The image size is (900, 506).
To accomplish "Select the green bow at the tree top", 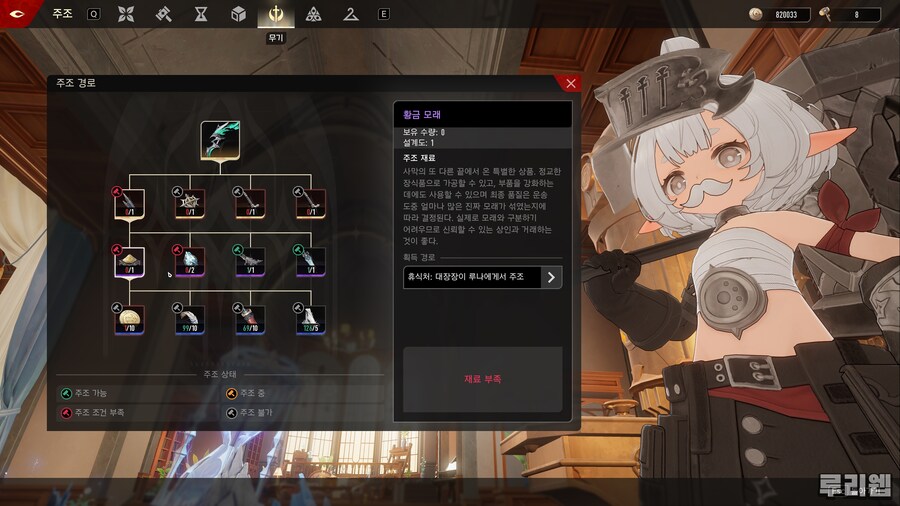I will [x=220, y=141].
